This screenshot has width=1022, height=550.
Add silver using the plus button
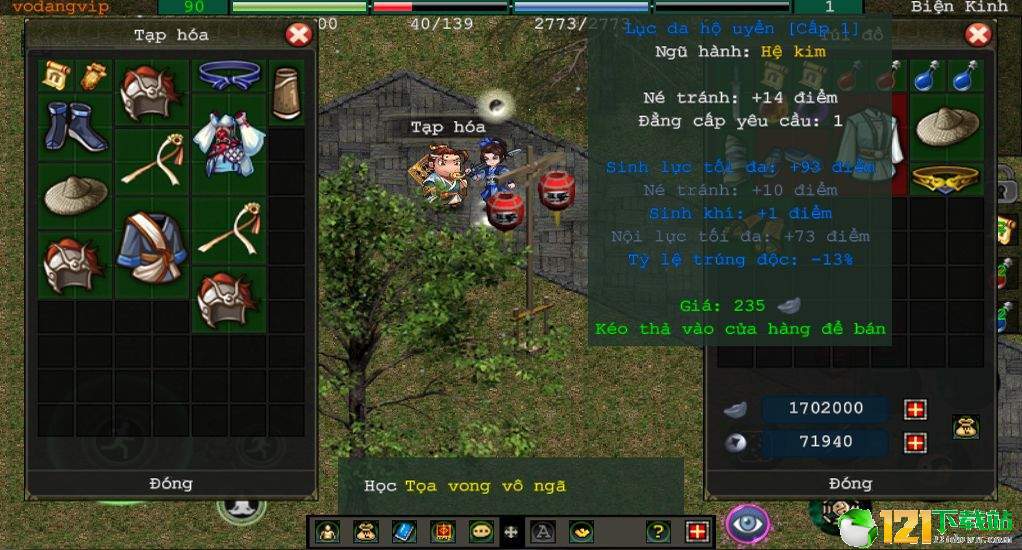(x=915, y=409)
